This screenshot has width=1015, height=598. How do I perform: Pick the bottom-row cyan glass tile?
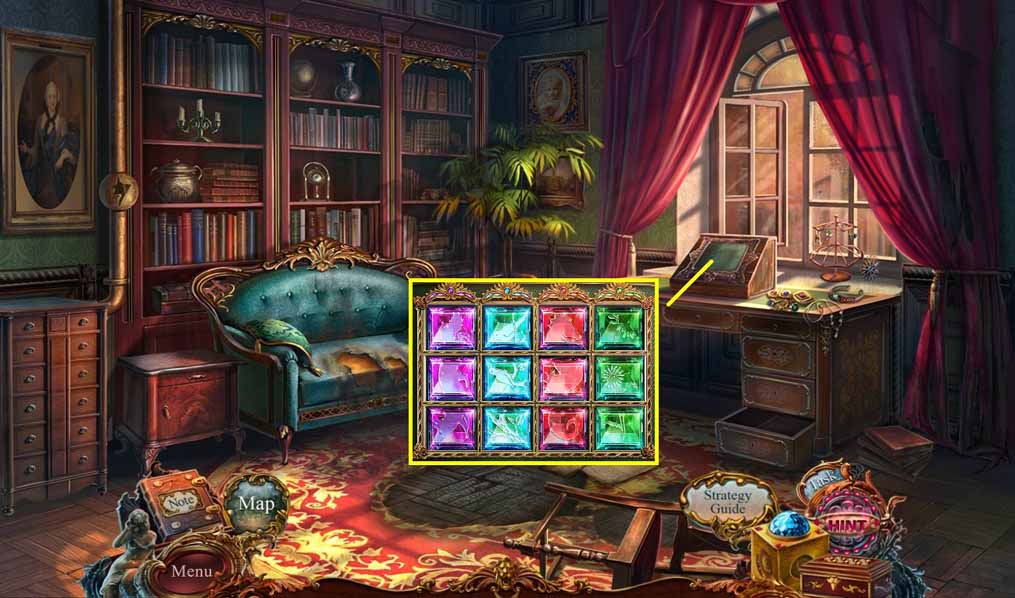coord(507,428)
